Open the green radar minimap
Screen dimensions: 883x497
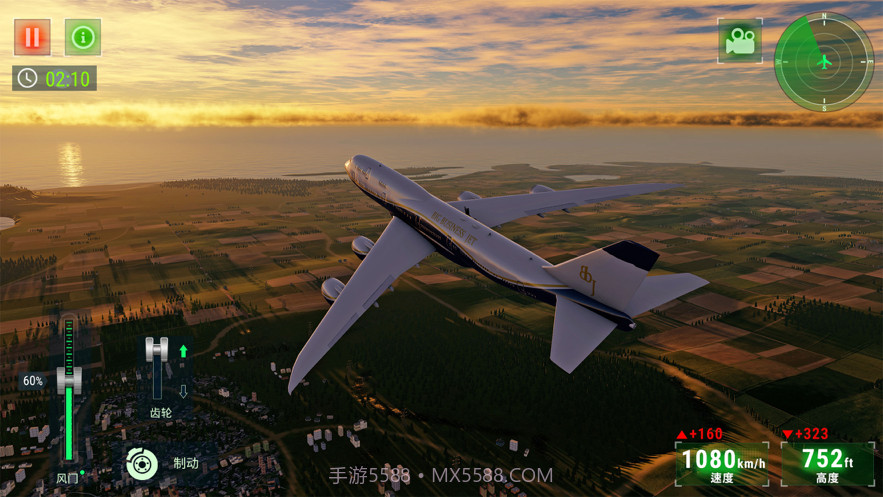tap(824, 61)
